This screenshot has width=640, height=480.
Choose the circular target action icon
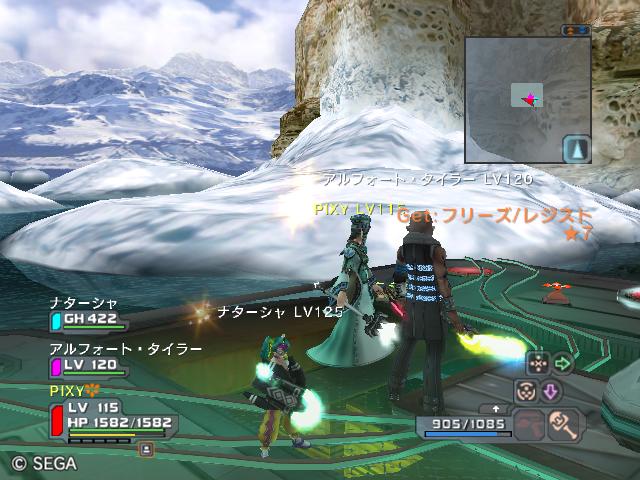pyautogui.click(x=525, y=392)
